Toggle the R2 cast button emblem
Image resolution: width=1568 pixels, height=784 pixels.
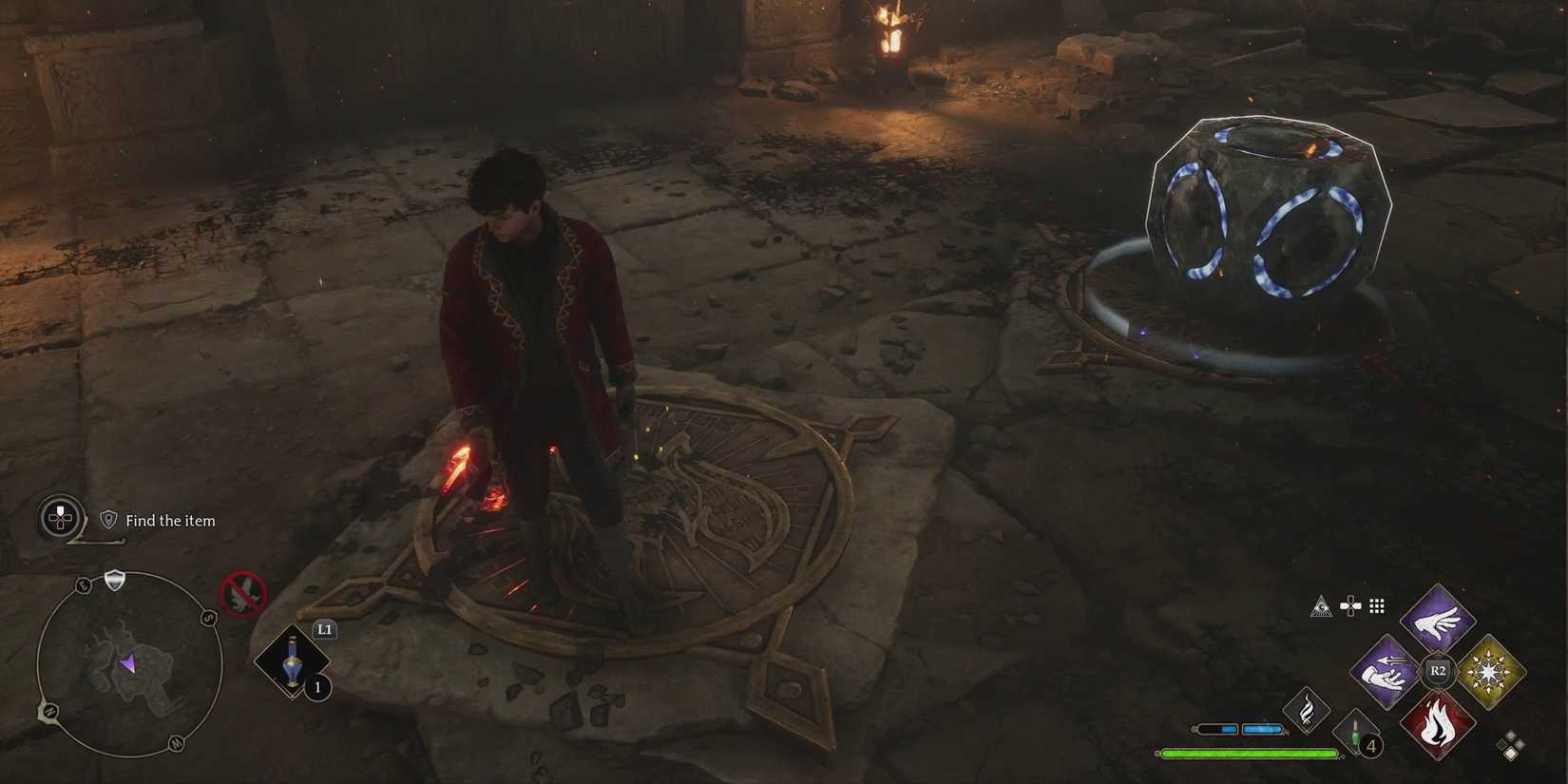tap(1437, 670)
